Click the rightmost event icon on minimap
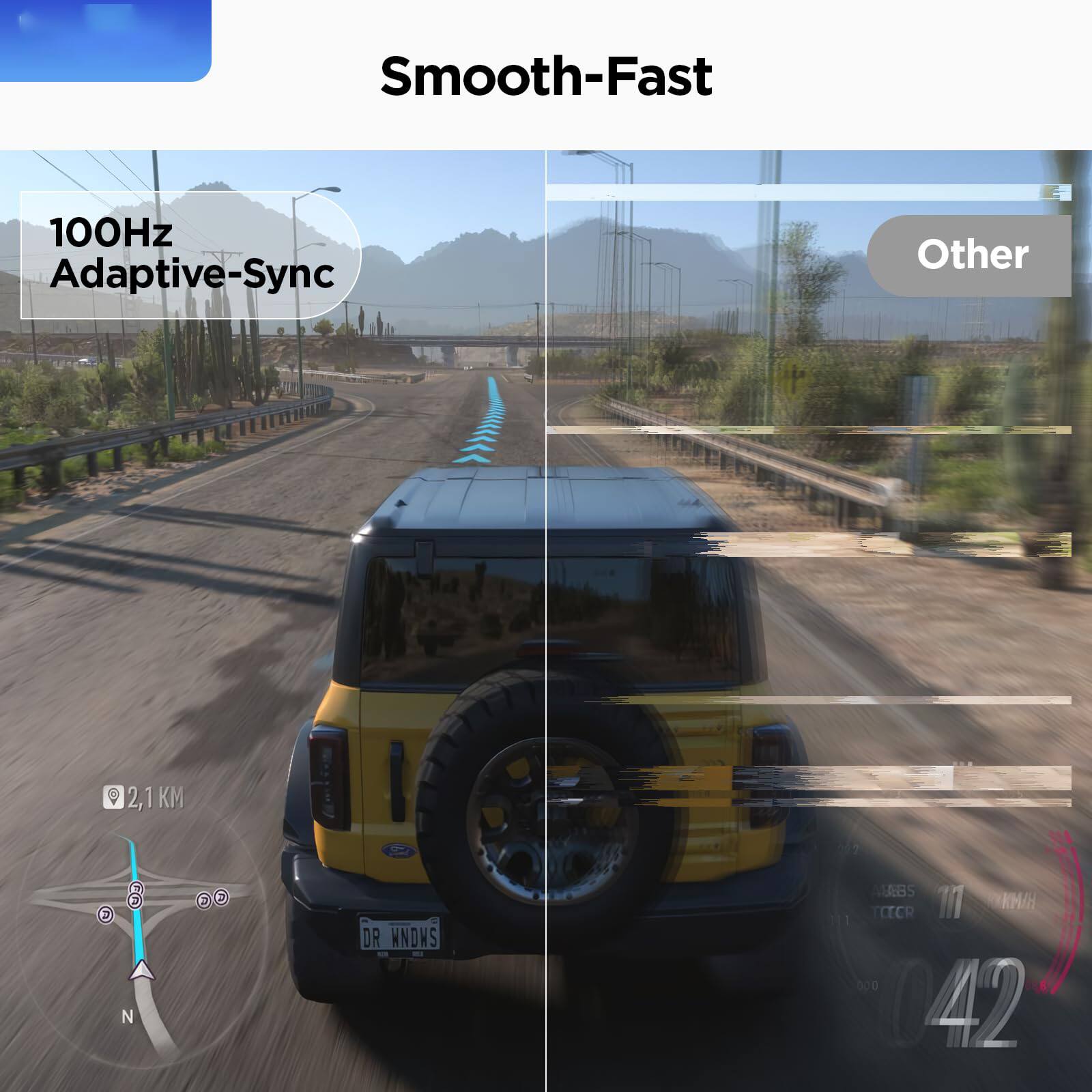Screen dimensions: 1092x1092 click(220, 897)
